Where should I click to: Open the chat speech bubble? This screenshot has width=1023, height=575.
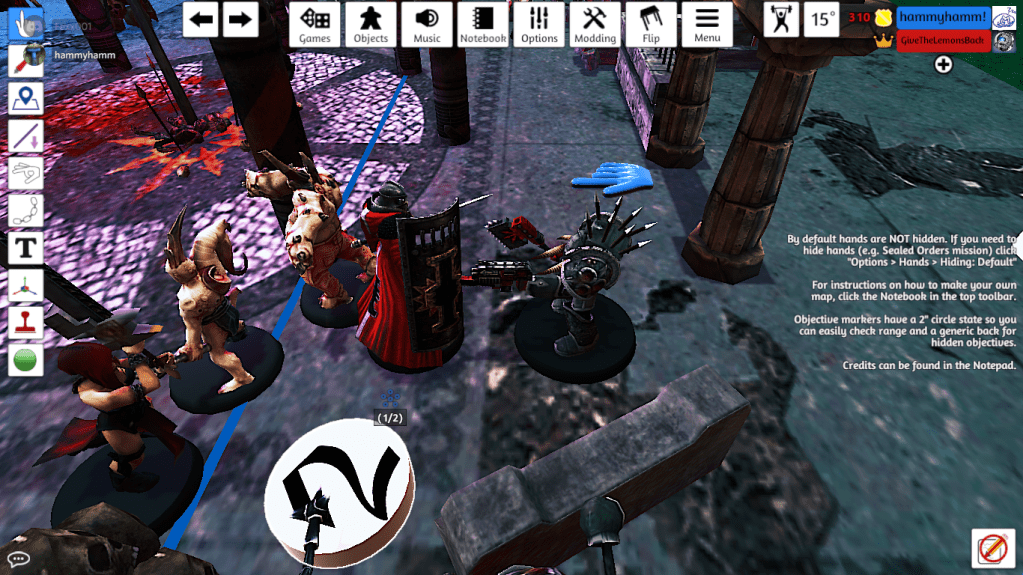click(18, 557)
